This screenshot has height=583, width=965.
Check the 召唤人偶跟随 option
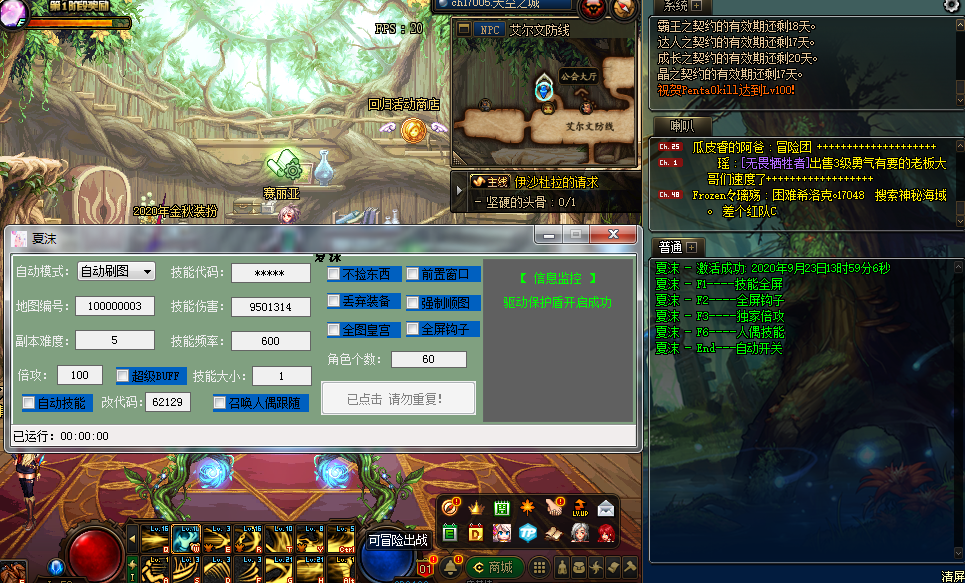coord(220,403)
